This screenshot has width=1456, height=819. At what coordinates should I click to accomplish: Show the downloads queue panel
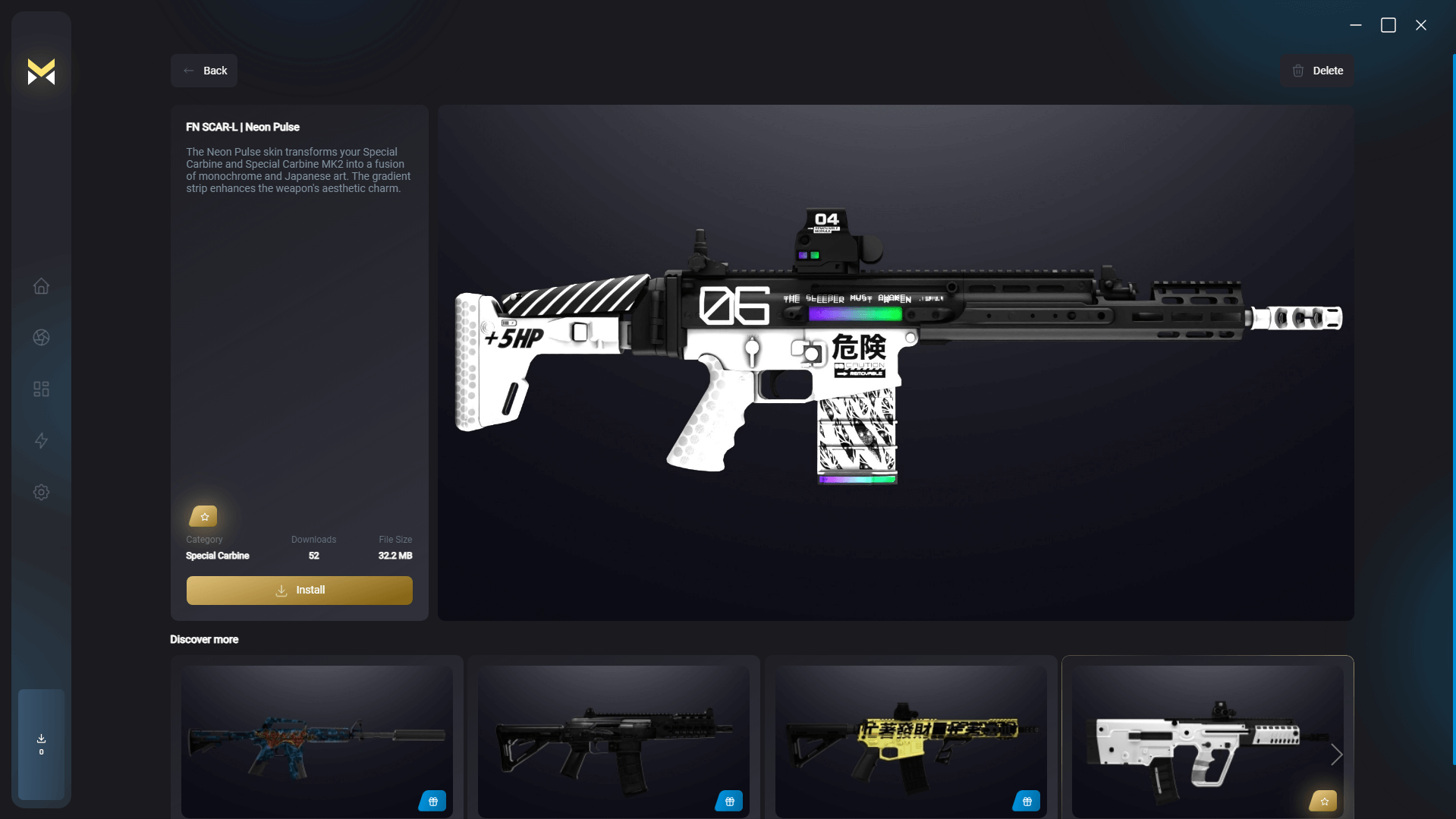(x=42, y=744)
